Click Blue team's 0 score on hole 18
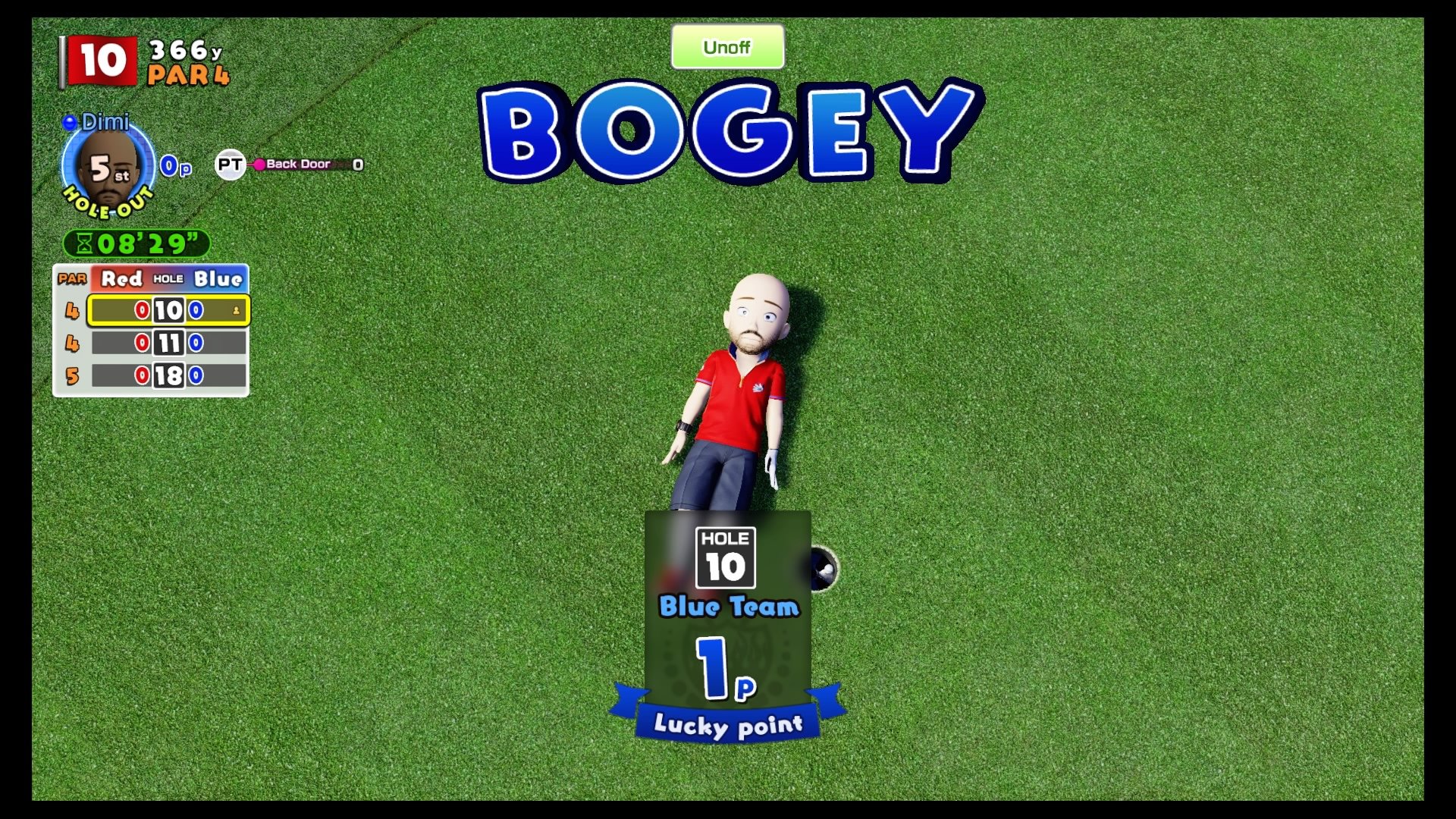 [196, 375]
